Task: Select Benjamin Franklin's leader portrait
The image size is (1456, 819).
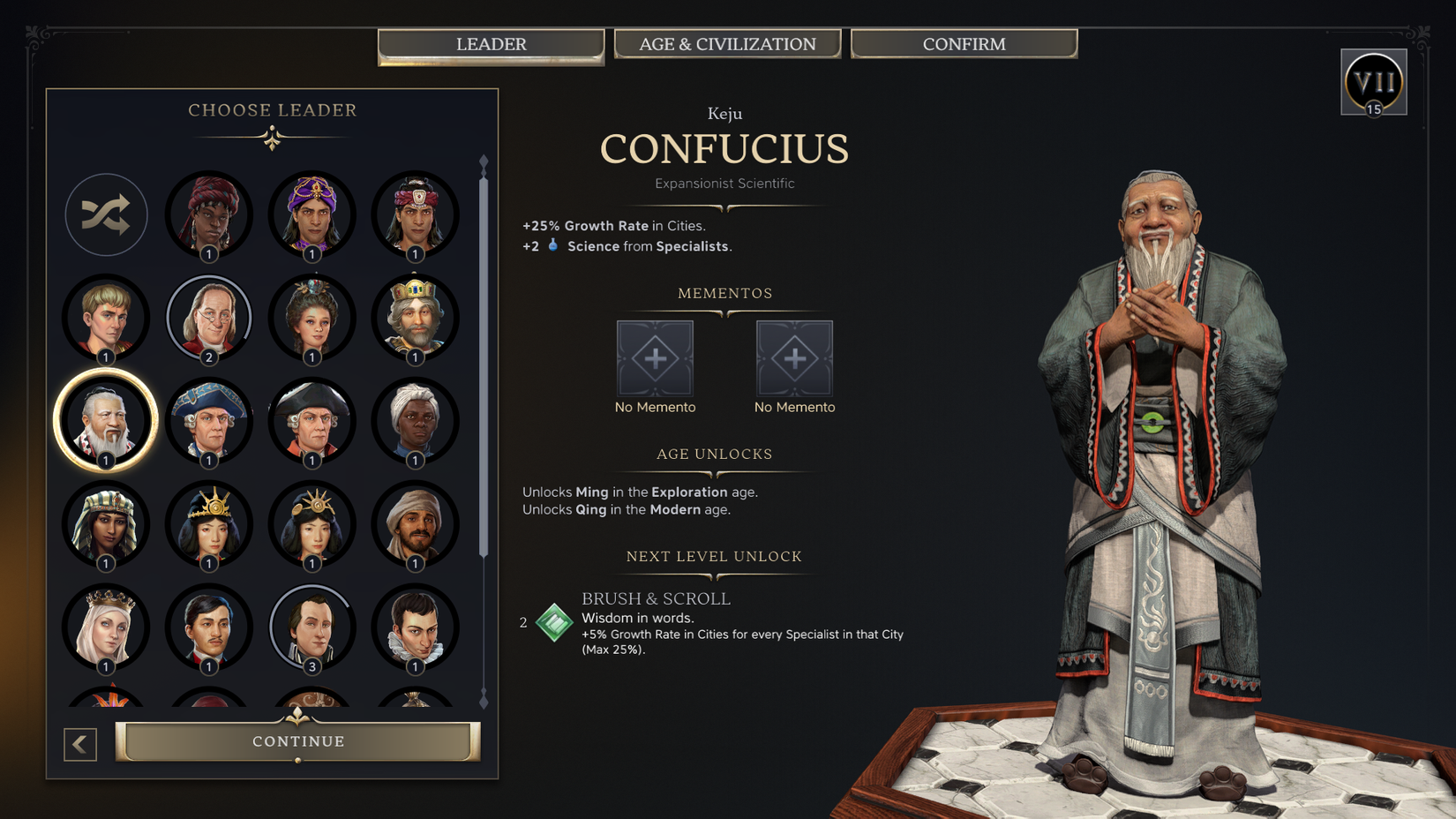Action: tap(209, 318)
